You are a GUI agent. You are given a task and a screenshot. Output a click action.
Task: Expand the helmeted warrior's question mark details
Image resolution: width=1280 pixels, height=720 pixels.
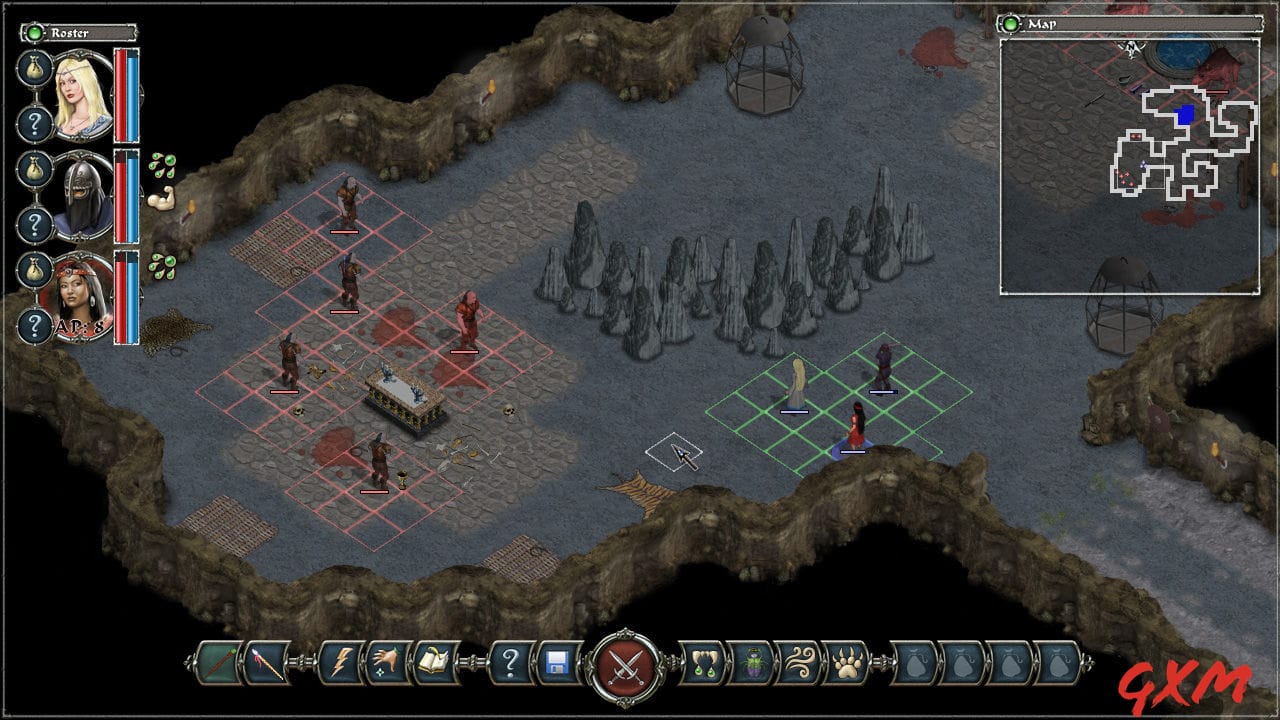click(x=35, y=223)
